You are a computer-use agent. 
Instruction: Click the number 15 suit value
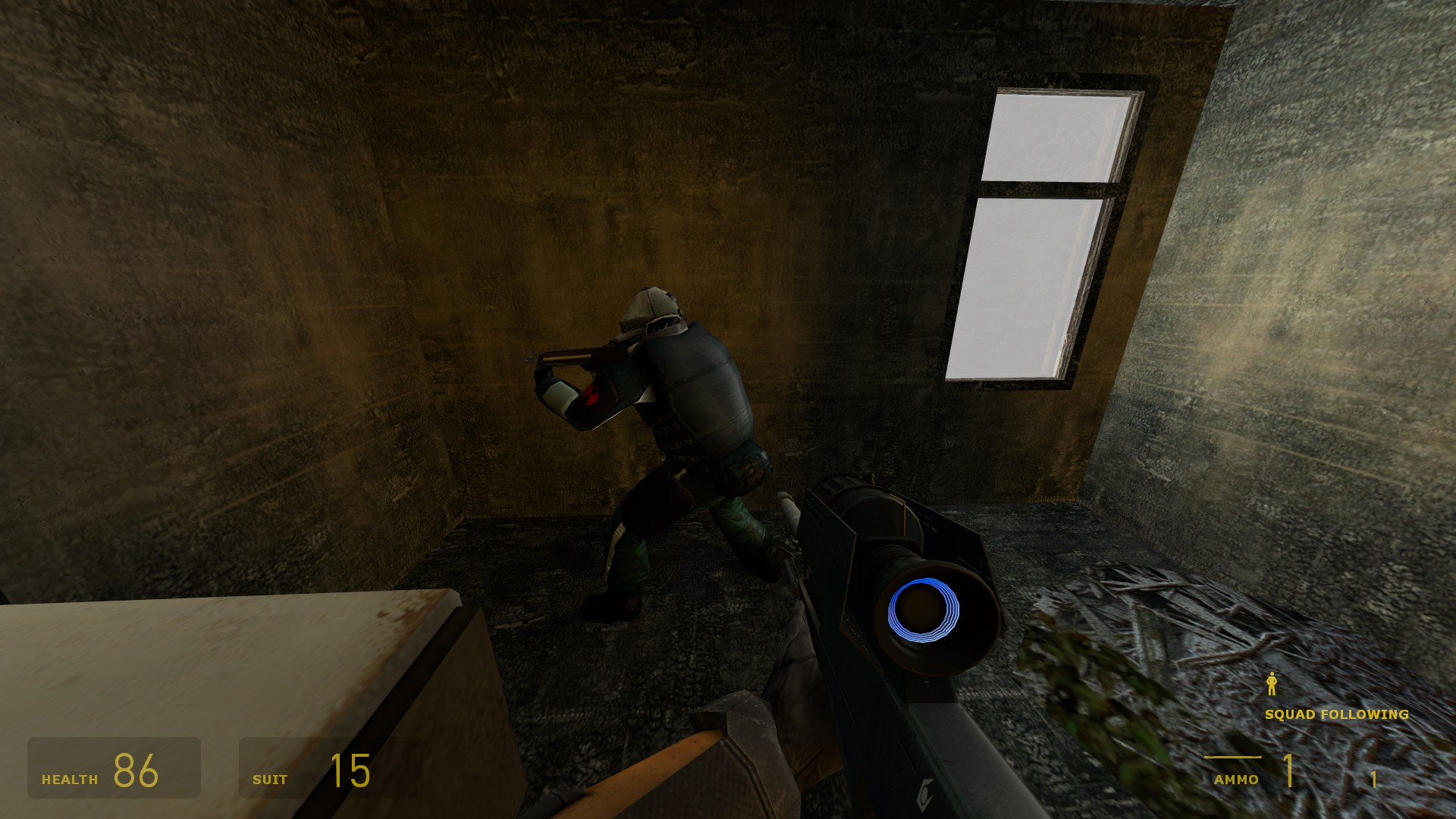click(x=350, y=770)
